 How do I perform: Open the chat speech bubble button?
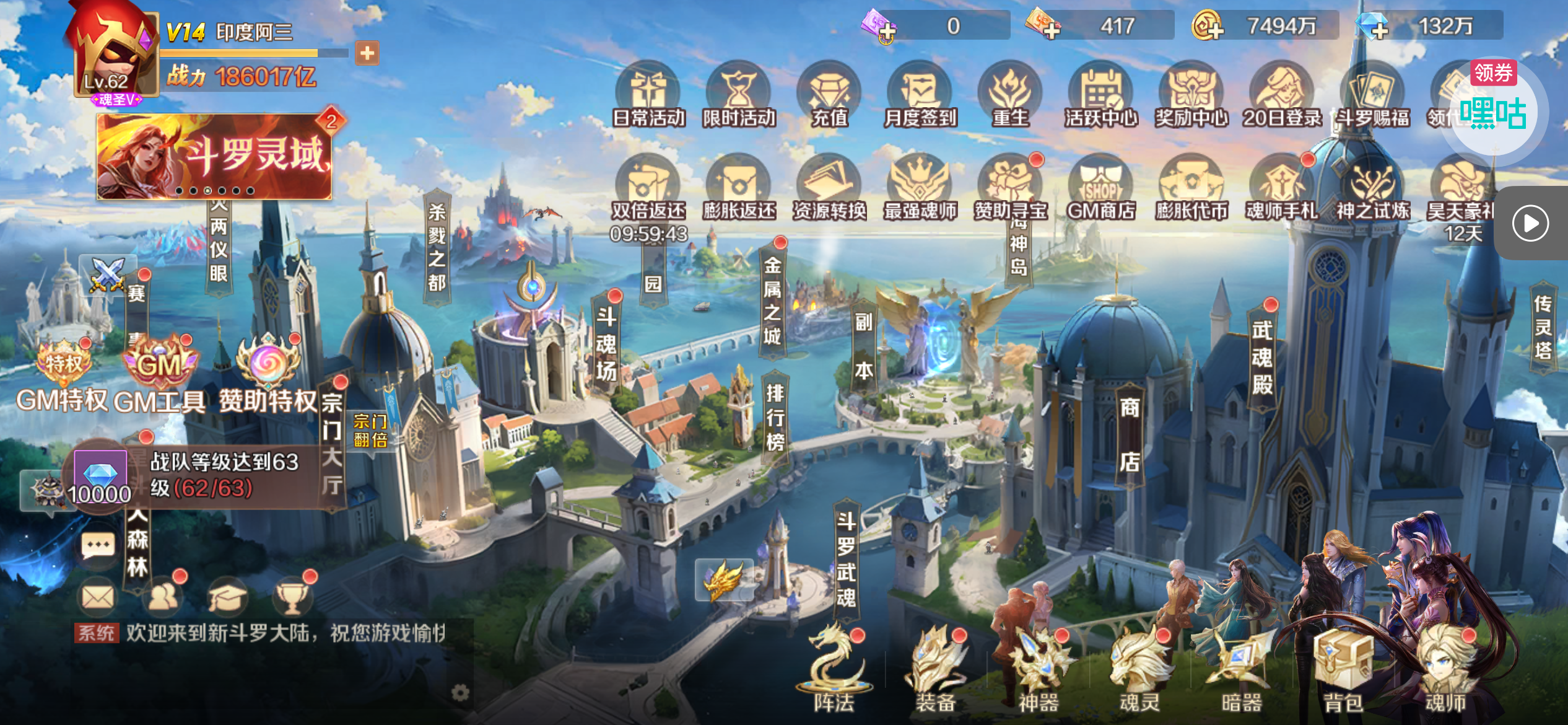tap(98, 546)
